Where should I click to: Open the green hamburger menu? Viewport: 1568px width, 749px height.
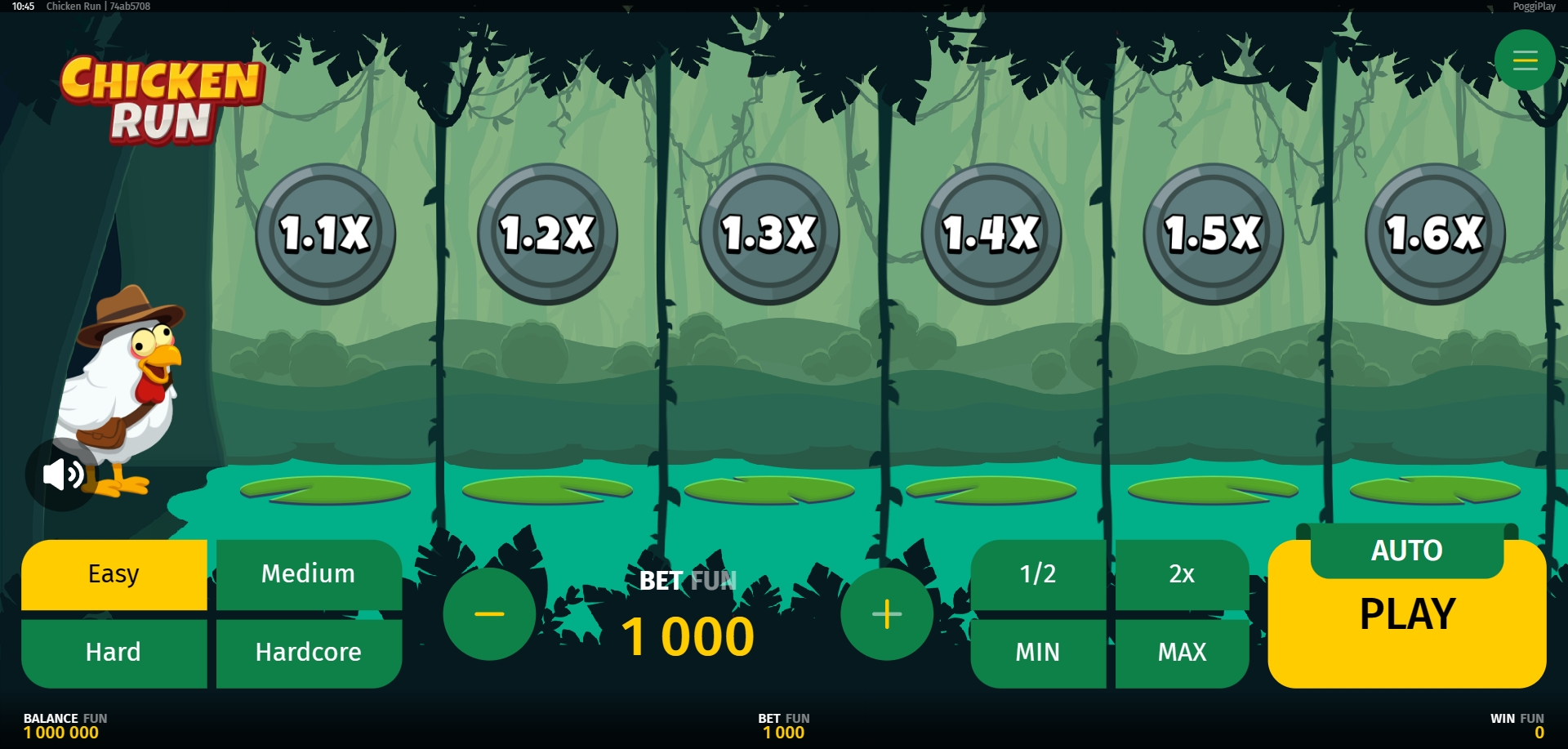[x=1525, y=60]
